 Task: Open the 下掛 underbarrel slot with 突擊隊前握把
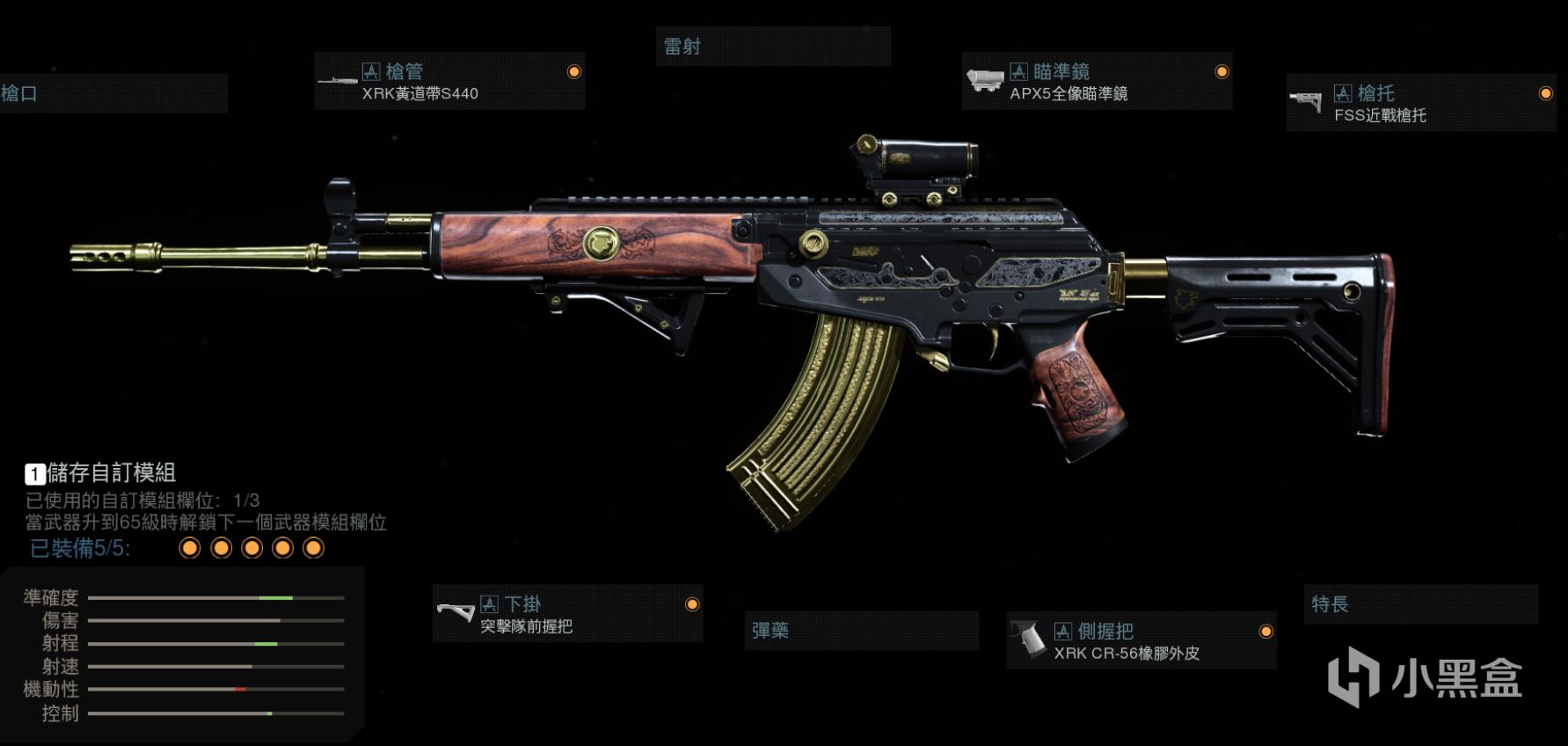(567, 614)
